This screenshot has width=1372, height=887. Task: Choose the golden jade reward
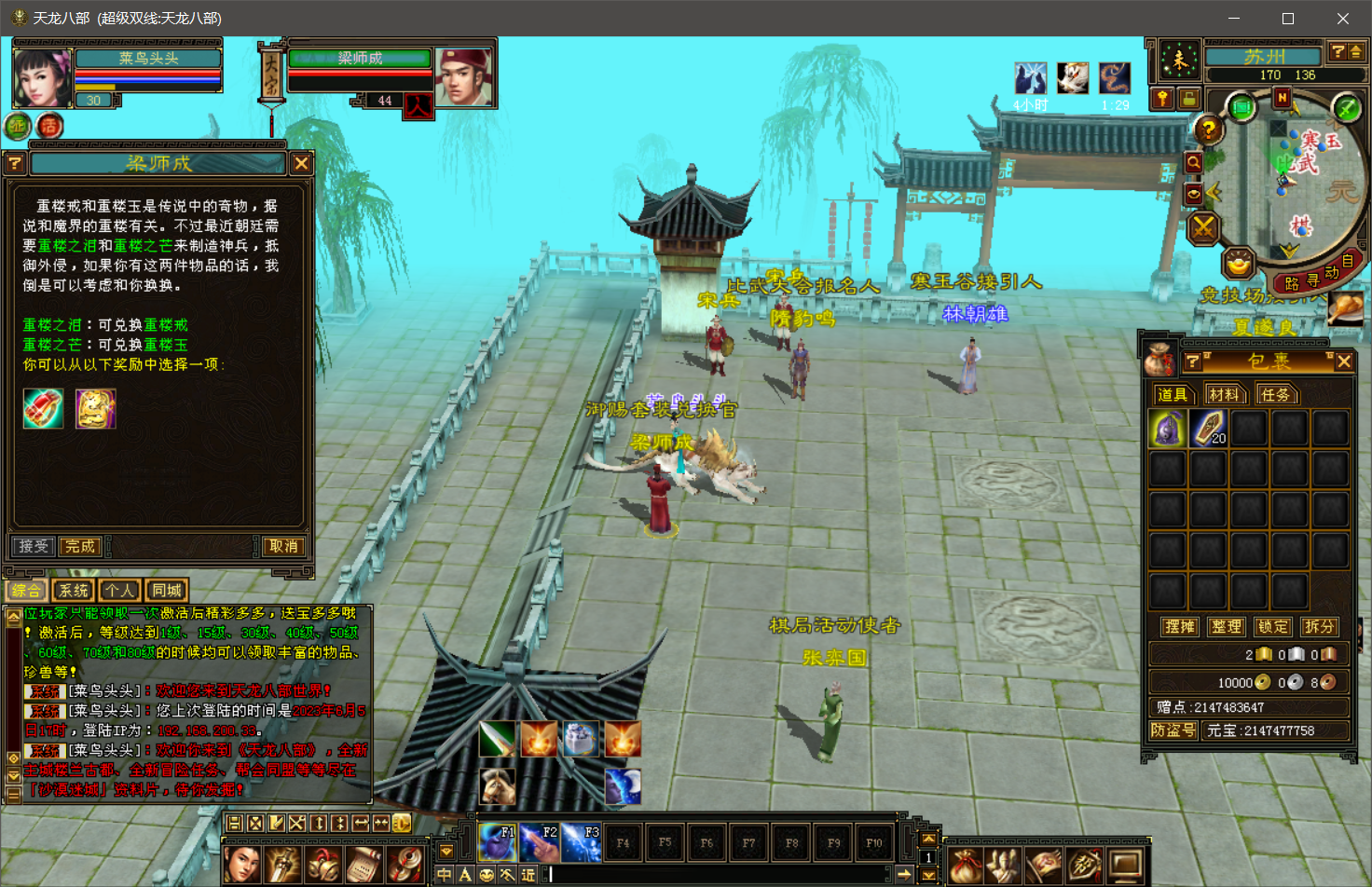pos(96,409)
